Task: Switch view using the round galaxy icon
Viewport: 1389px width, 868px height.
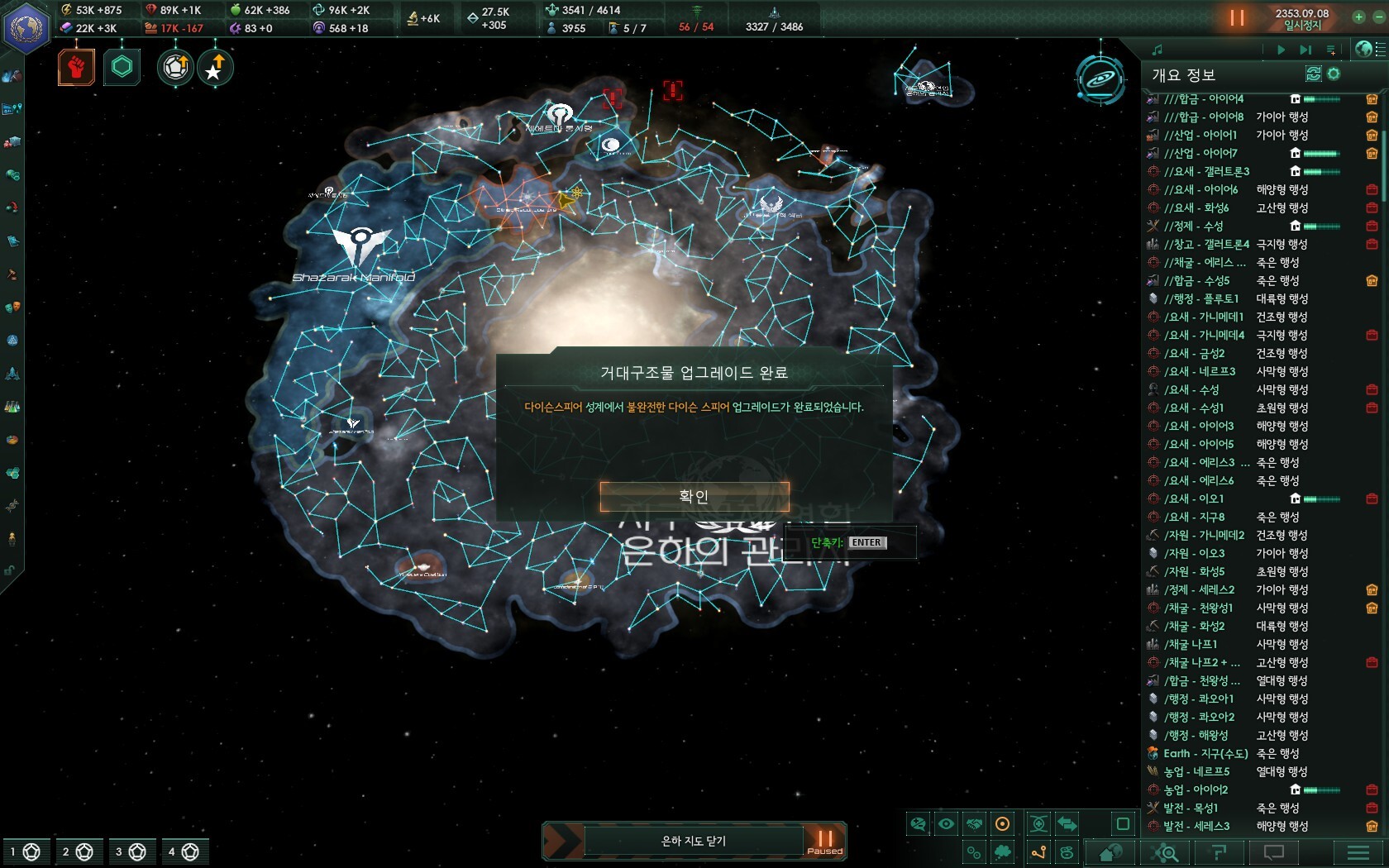Action: coord(1100,80)
